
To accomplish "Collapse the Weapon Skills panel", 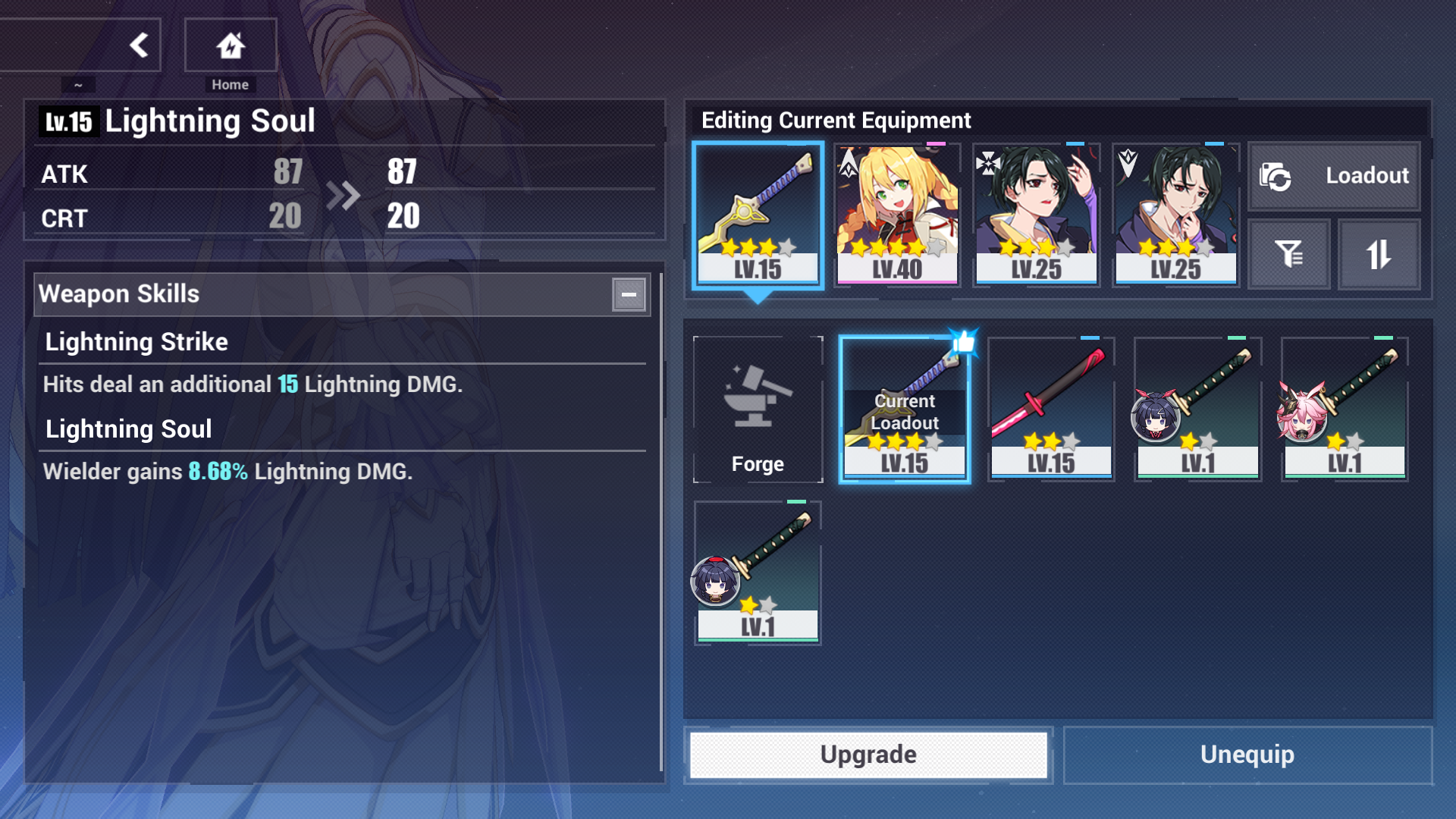I will [x=629, y=294].
